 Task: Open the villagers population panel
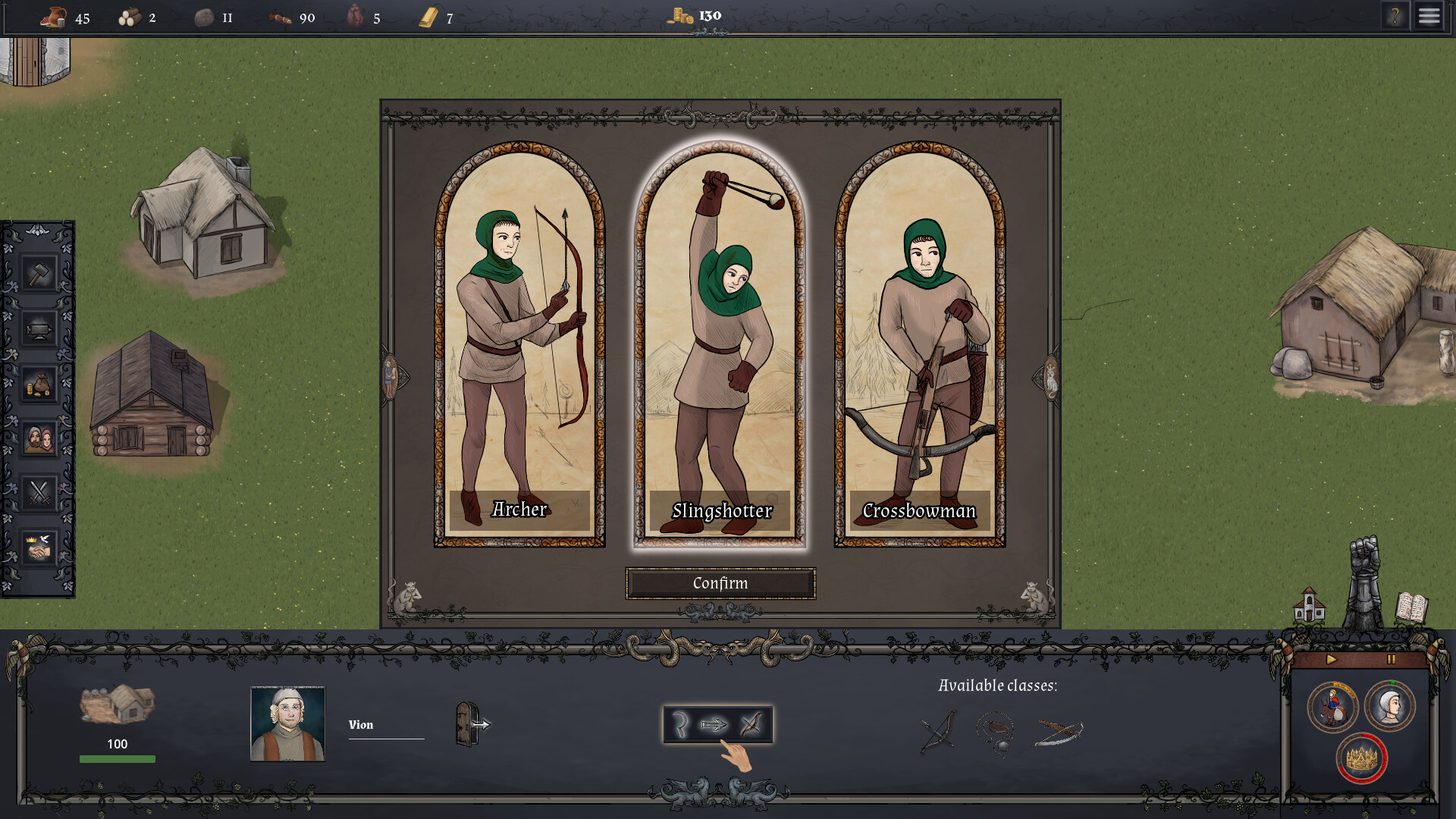point(39,438)
